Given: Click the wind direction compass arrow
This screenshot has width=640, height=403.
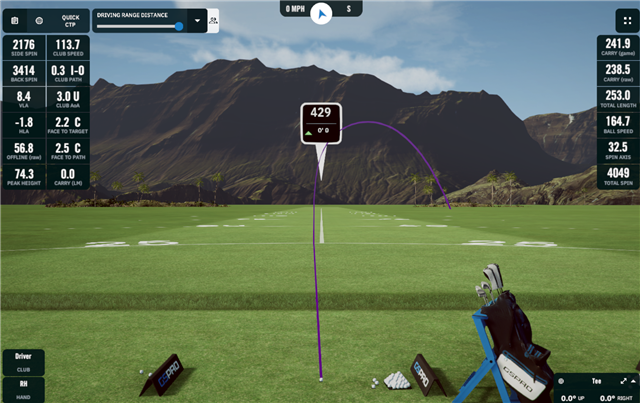Looking at the screenshot, I should point(321,13).
